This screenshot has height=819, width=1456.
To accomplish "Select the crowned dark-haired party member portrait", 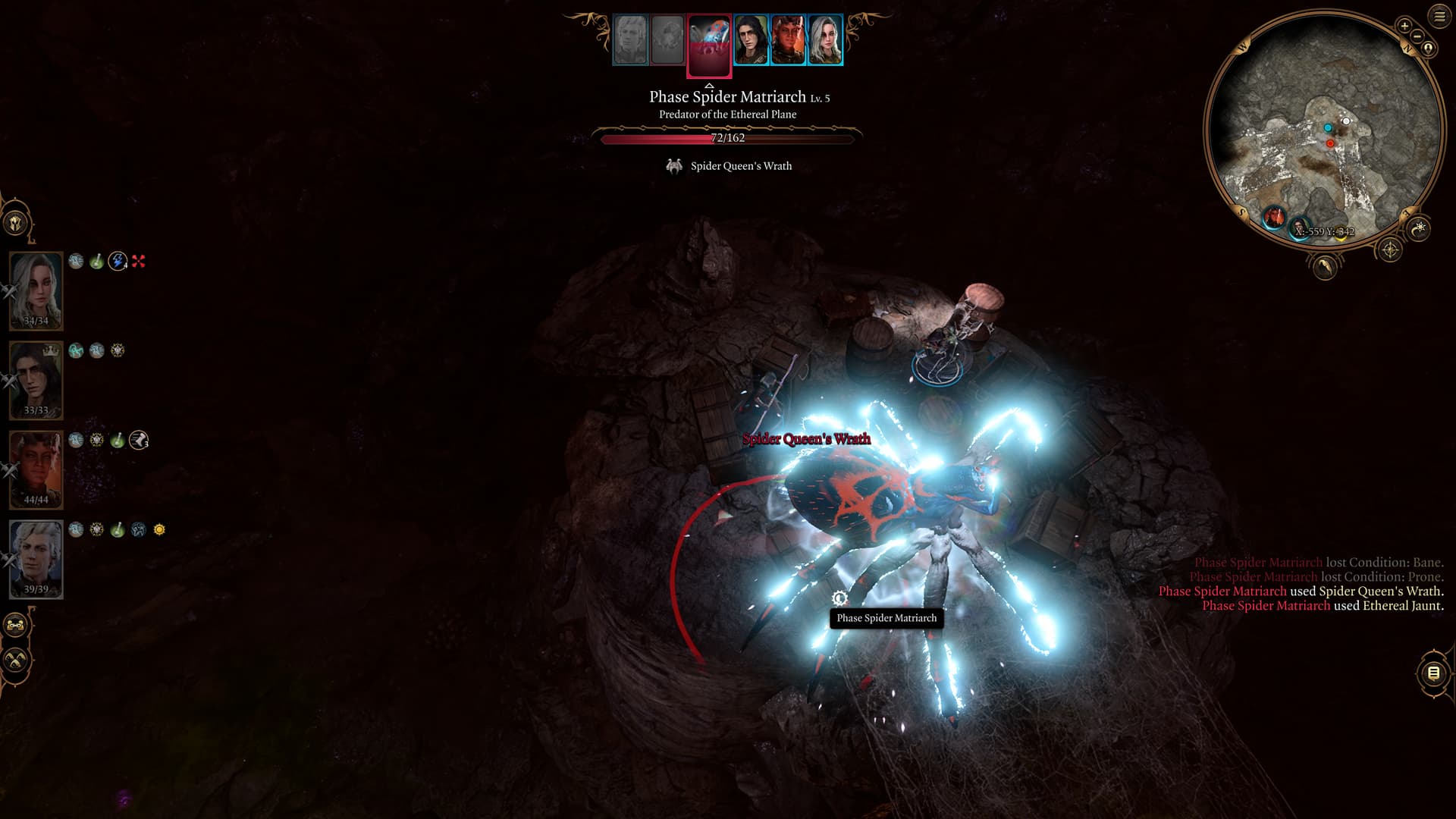I will tap(36, 380).
